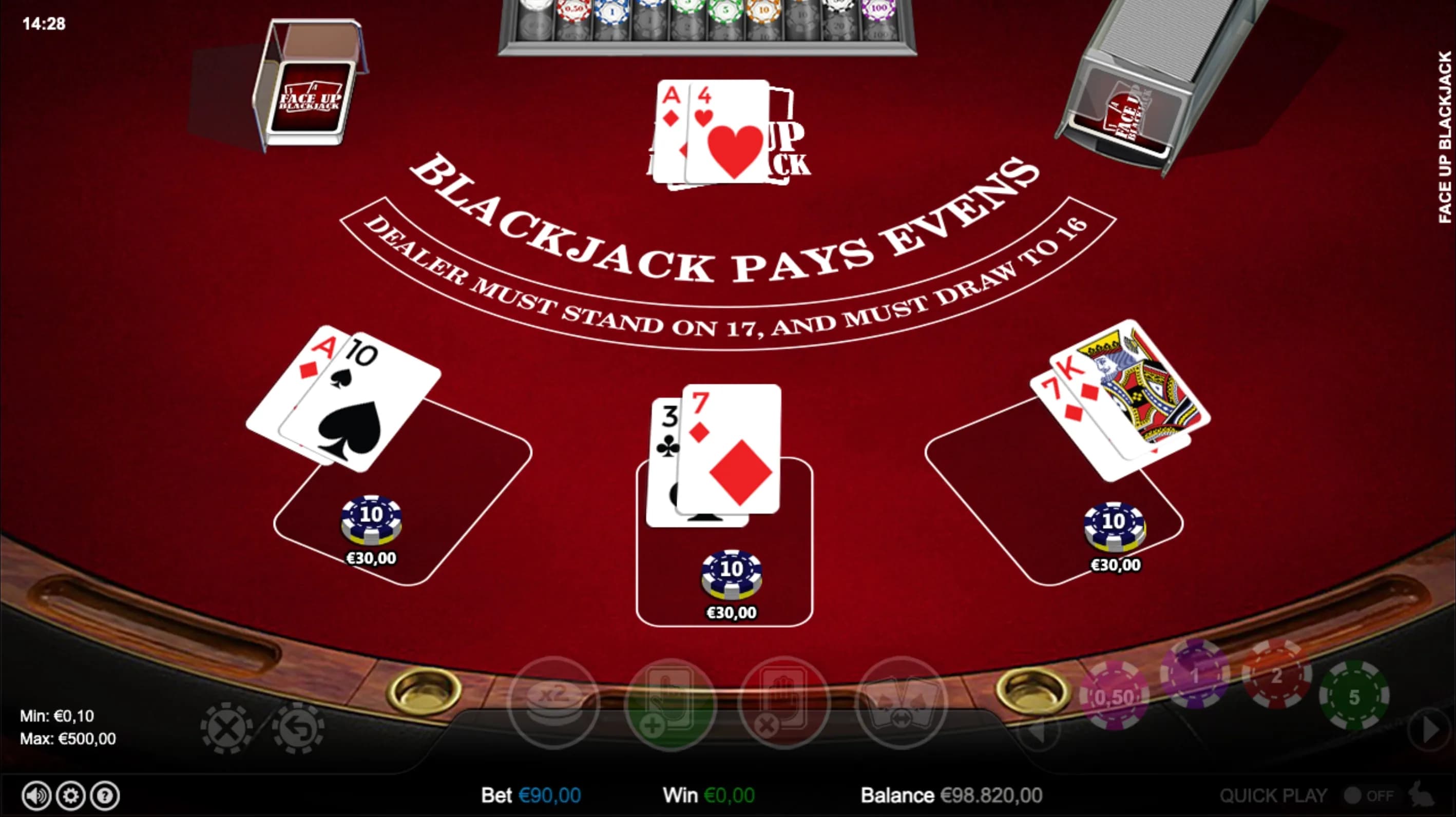Screen dimensions: 1456x817
Task: Select the green 5 chip
Action: (1354, 696)
